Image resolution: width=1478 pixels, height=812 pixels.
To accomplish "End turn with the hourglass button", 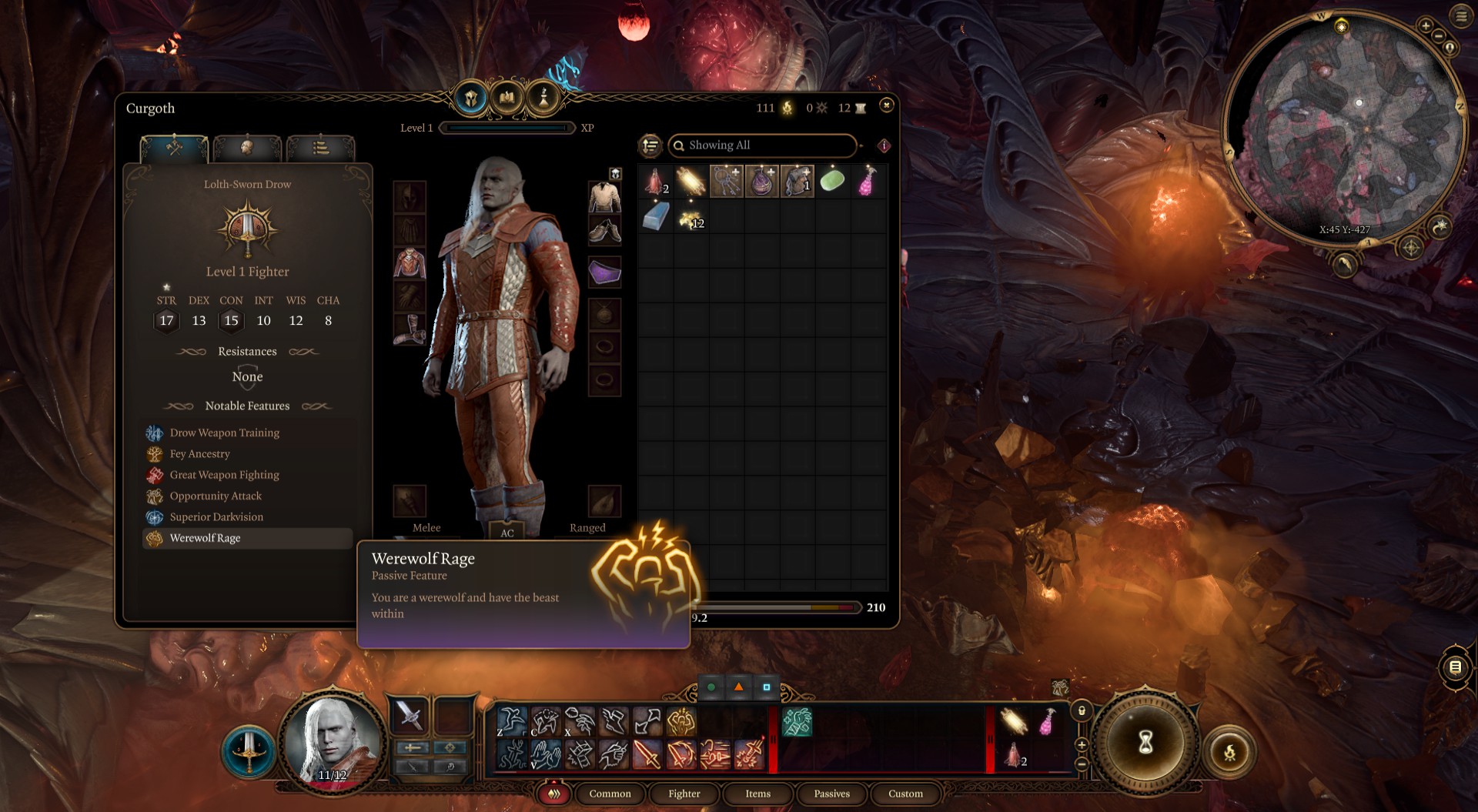I will pyautogui.click(x=1145, y=742).
